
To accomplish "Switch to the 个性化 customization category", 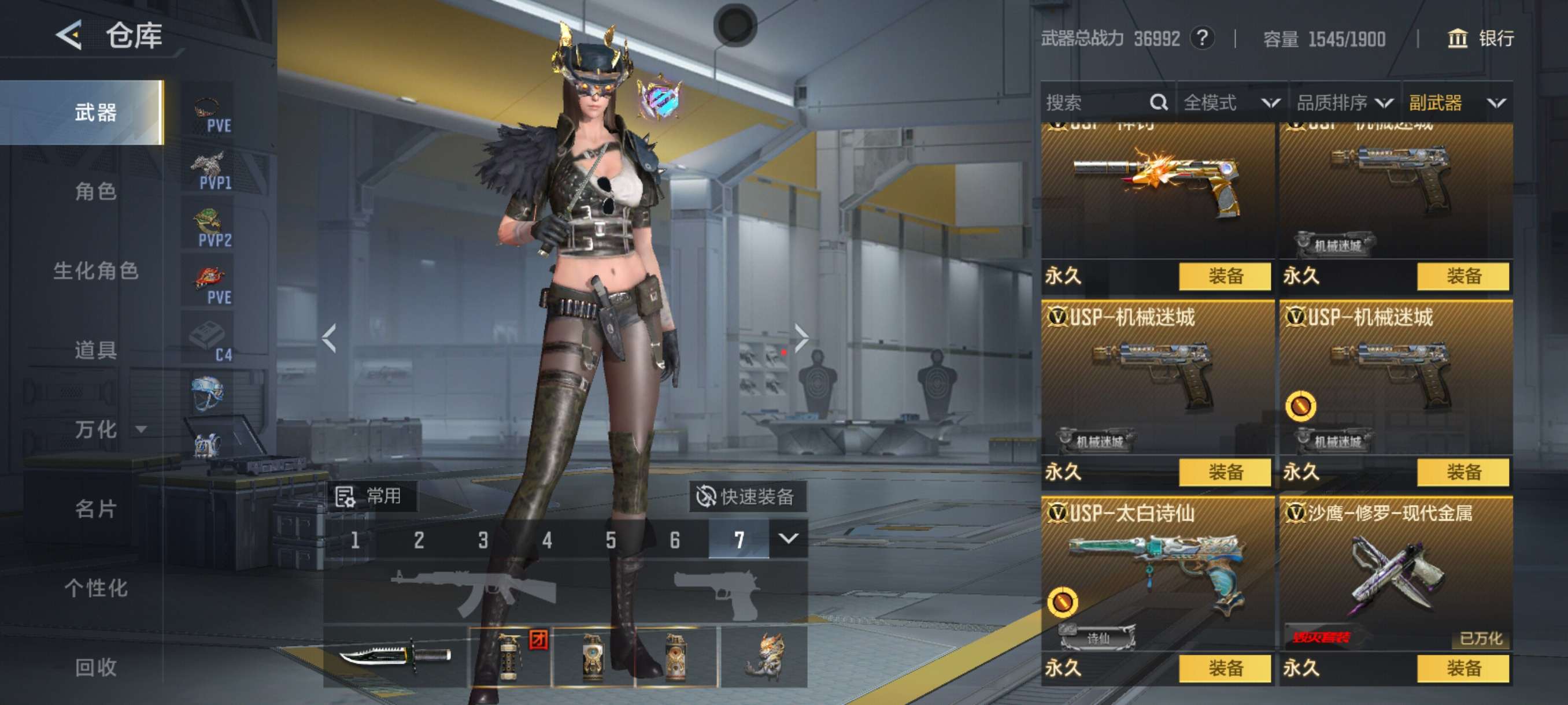I will [95, 588].
